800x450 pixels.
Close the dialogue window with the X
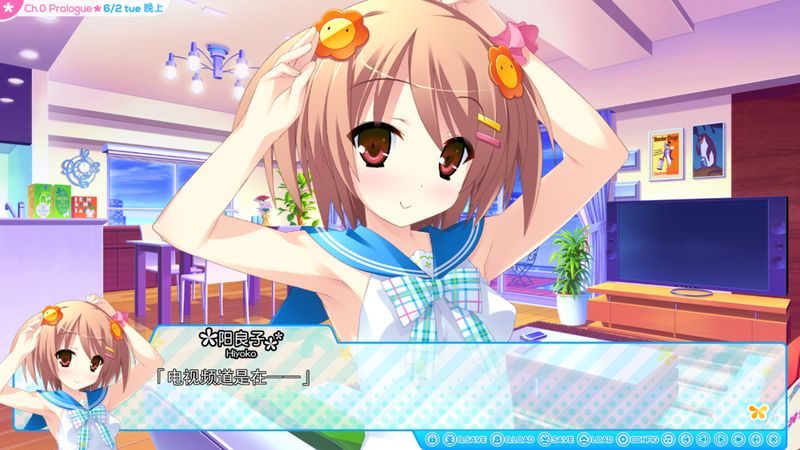pyautogui.click(x=773, y=439)
